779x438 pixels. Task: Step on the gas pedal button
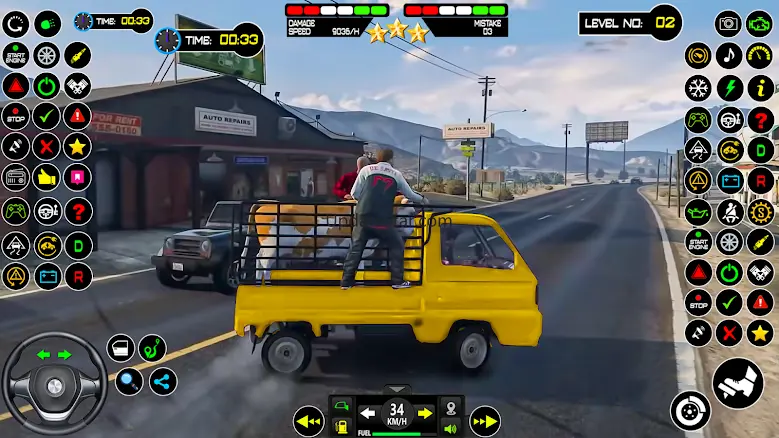pyautogui.click(x=738, y=383)
